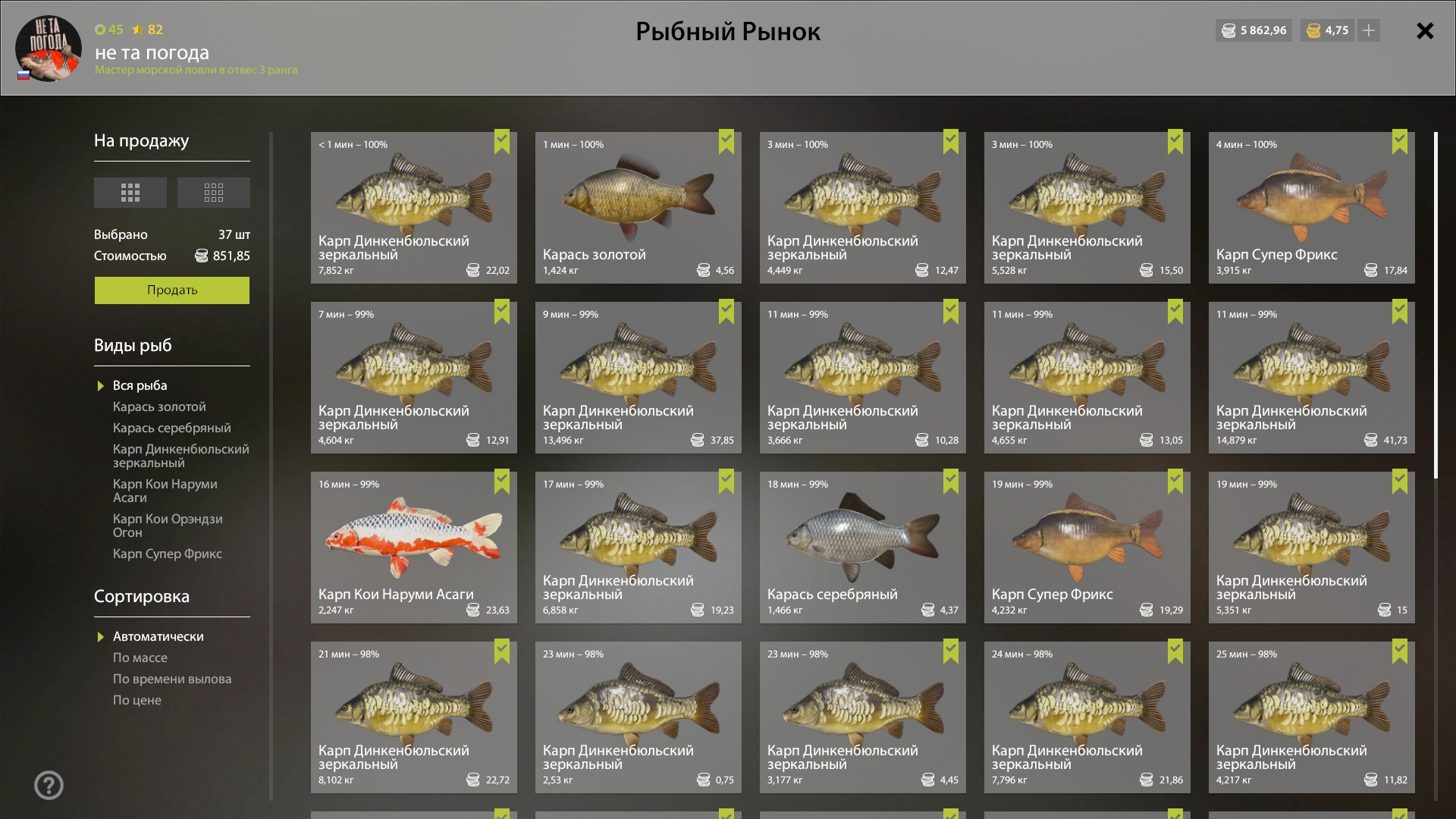Sort fish by mass (По массе)
Viewport: 1456px width, 819px height.
coord(140,658)
